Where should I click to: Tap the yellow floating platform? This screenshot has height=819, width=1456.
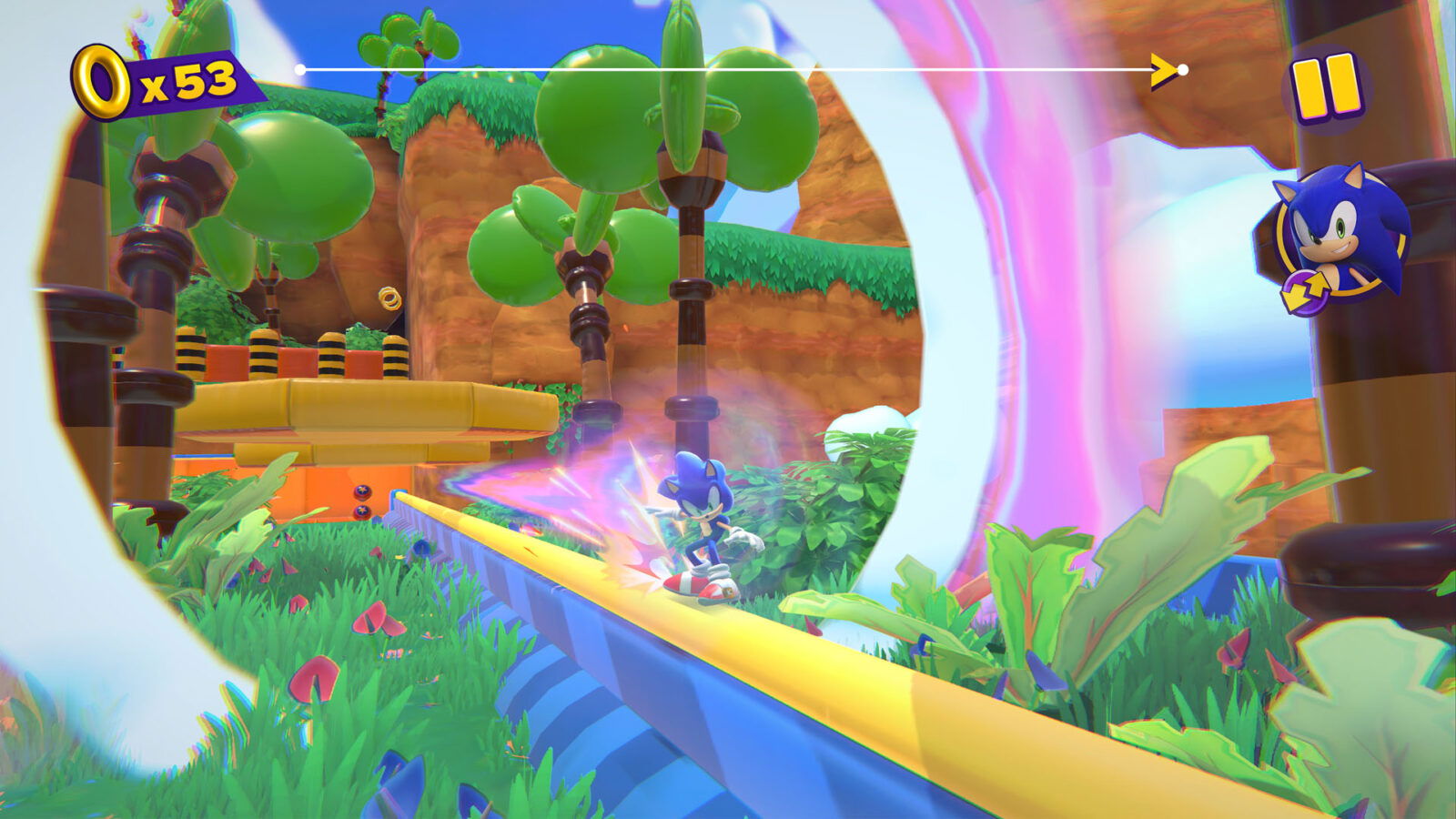(364, 409)
